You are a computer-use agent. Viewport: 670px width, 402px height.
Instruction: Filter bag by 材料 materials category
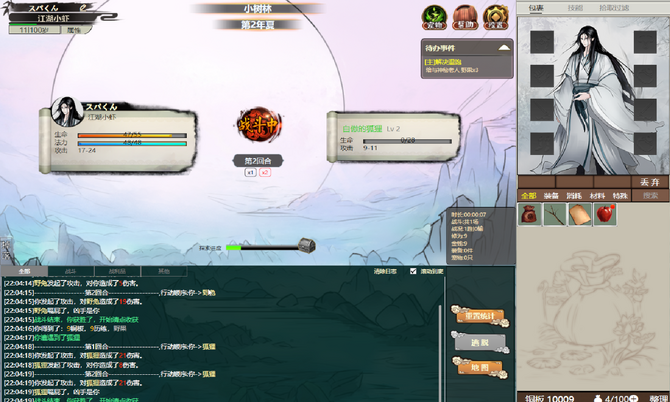[x=598, y=196]
